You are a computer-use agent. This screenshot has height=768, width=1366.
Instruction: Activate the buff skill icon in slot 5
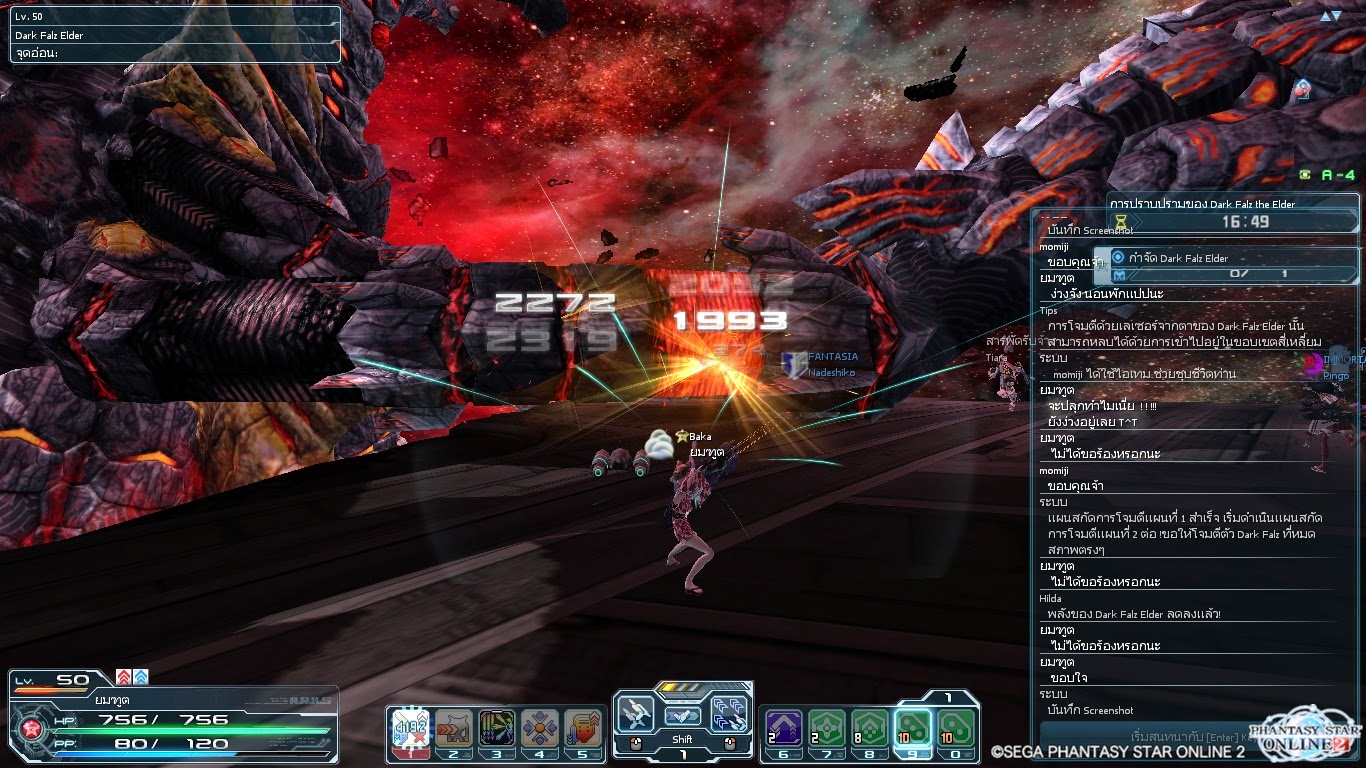click(x=582, y=728)
